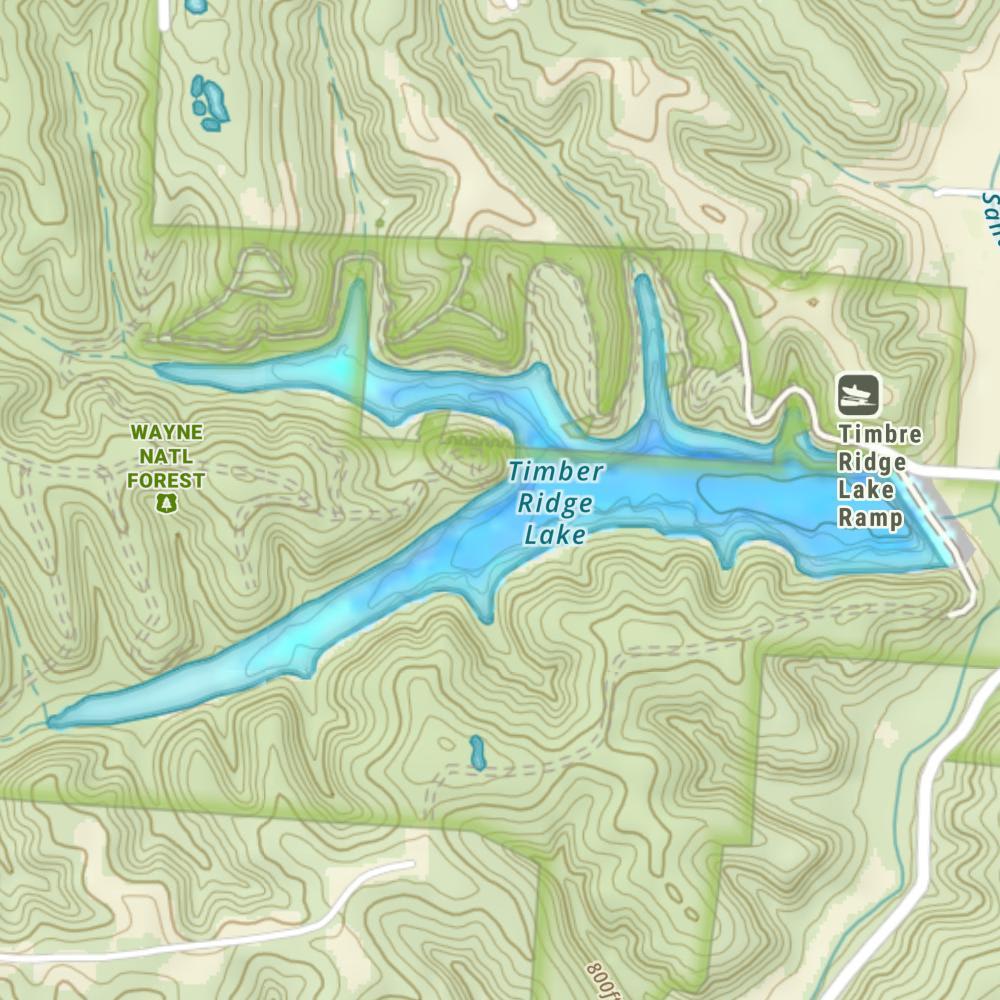Select the Timbre Ridge Lake Ramp boat icon
This screenshot has width=1000, height=1000.
pos(859,393)
